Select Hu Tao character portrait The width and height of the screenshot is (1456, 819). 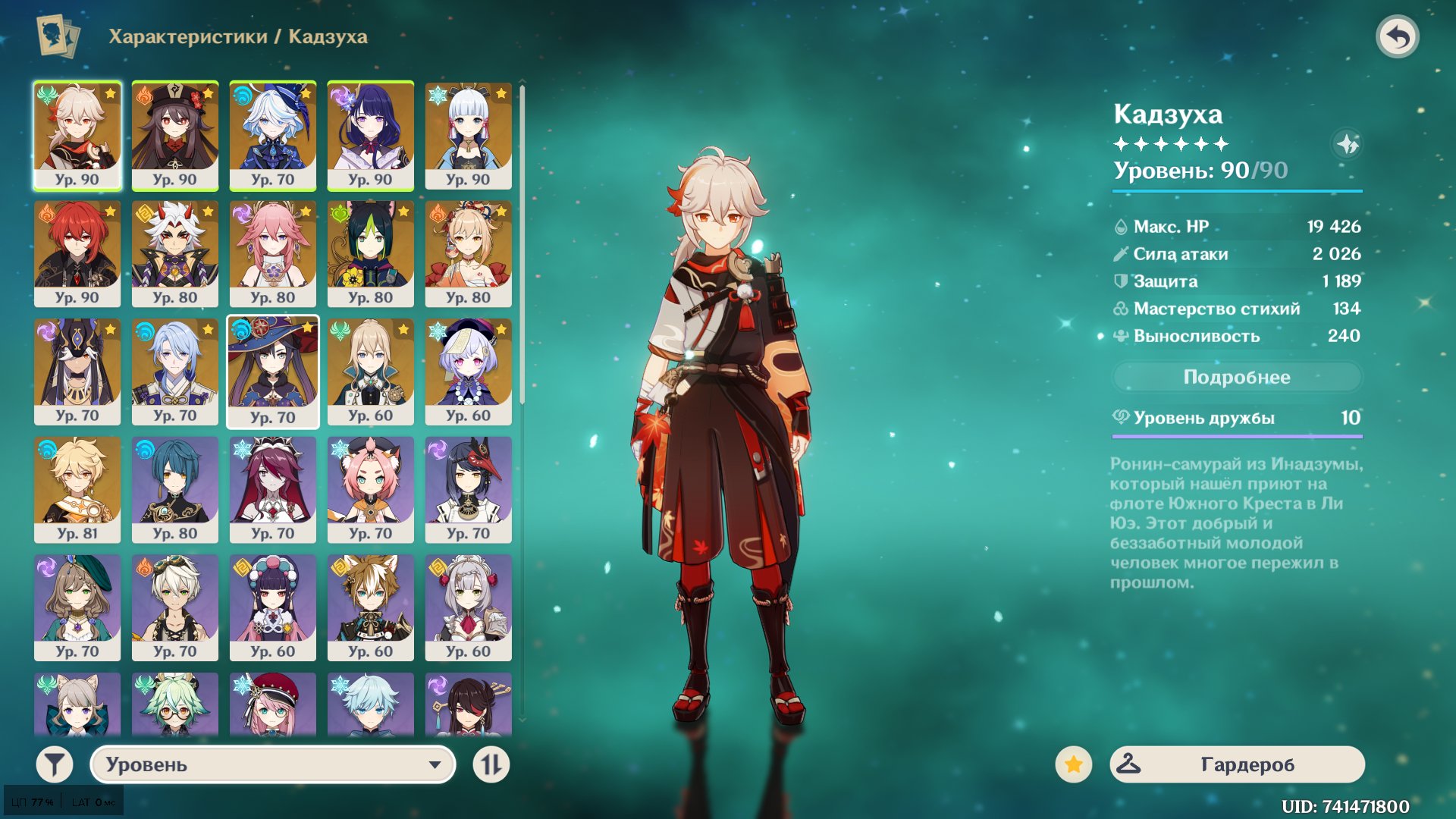(174, 135)
